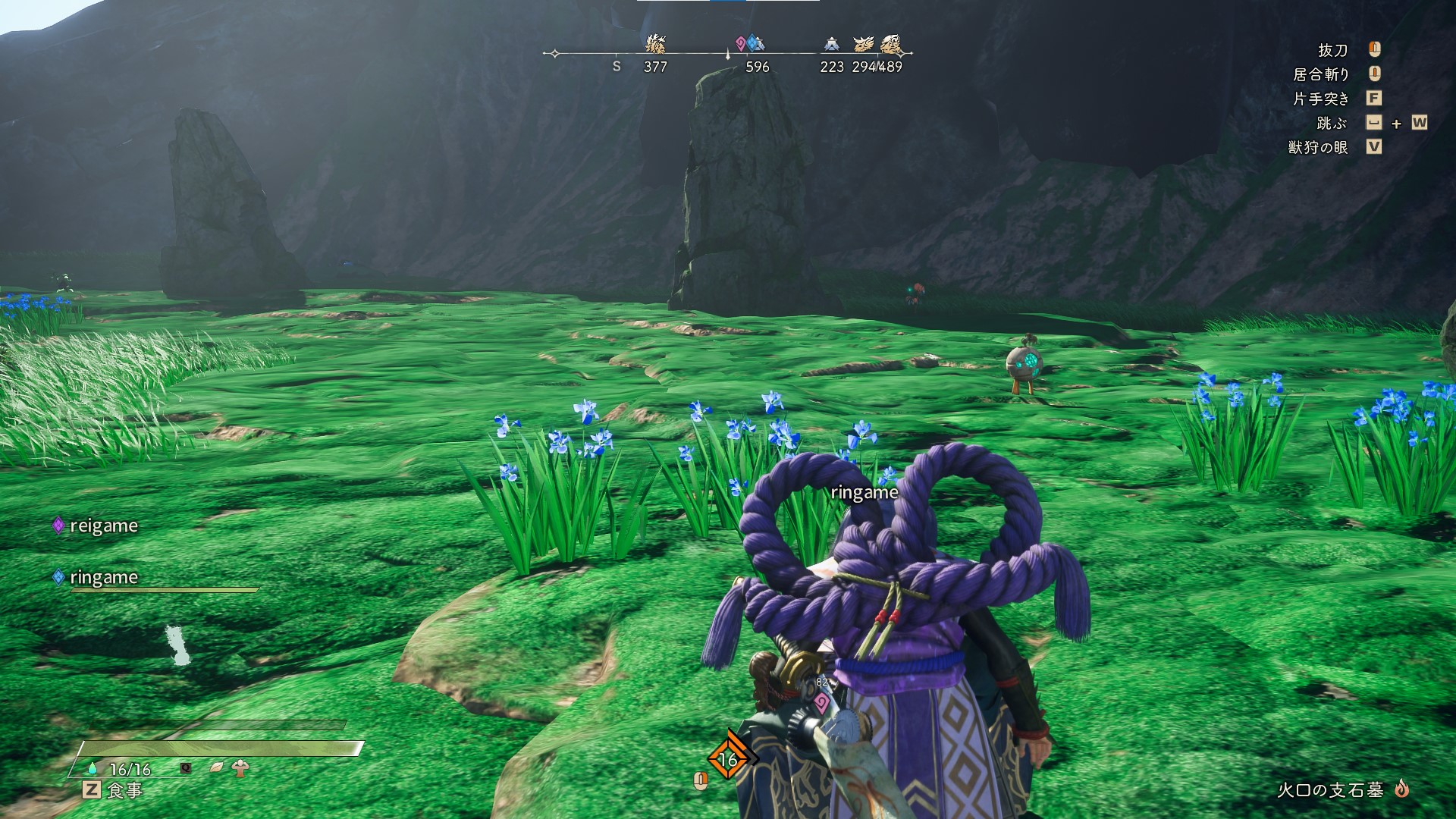Click the pink spiral compass marker

click(x=741, y=43)
